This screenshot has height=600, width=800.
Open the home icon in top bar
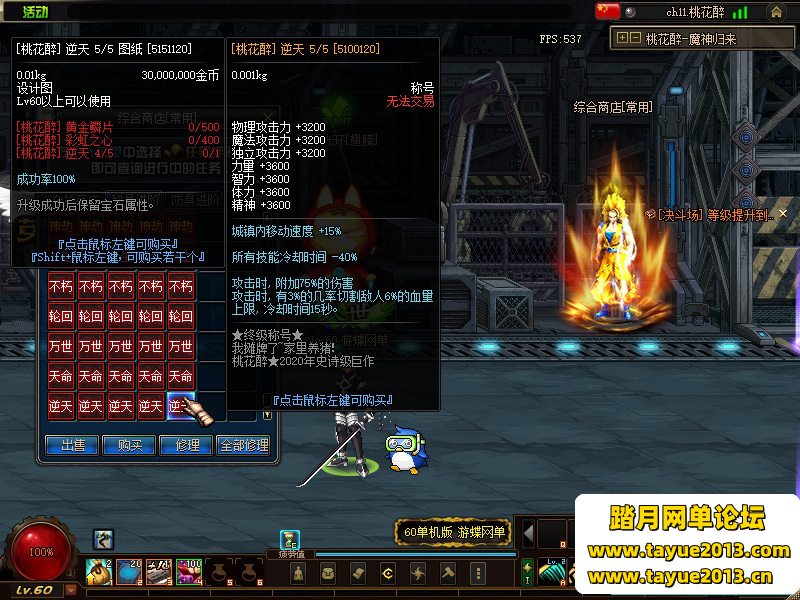[776, 12]
